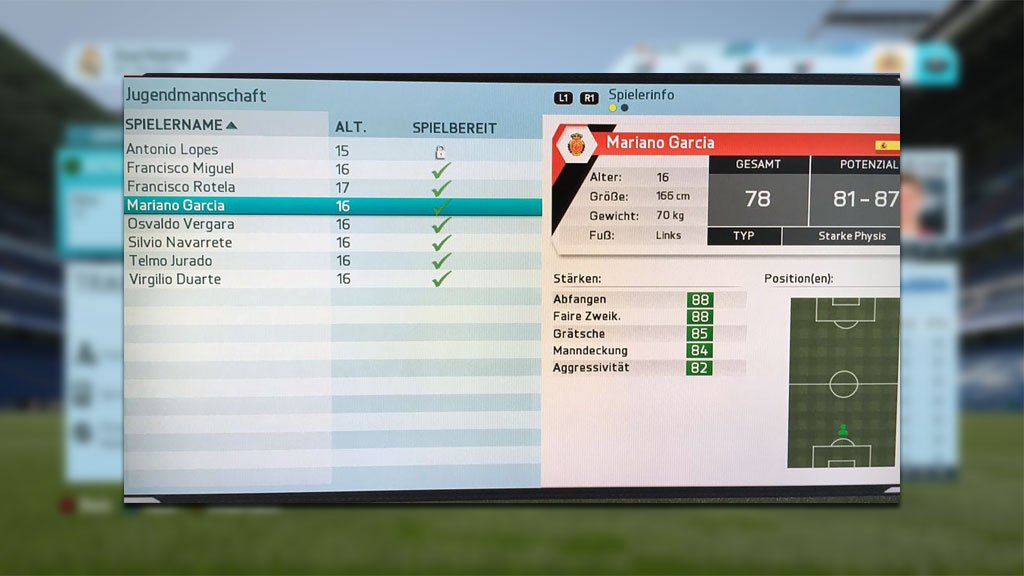1024x576 pixels.
Task: Select Antonio Lopes in the youth squad list
Action: [x=172, y=150]
